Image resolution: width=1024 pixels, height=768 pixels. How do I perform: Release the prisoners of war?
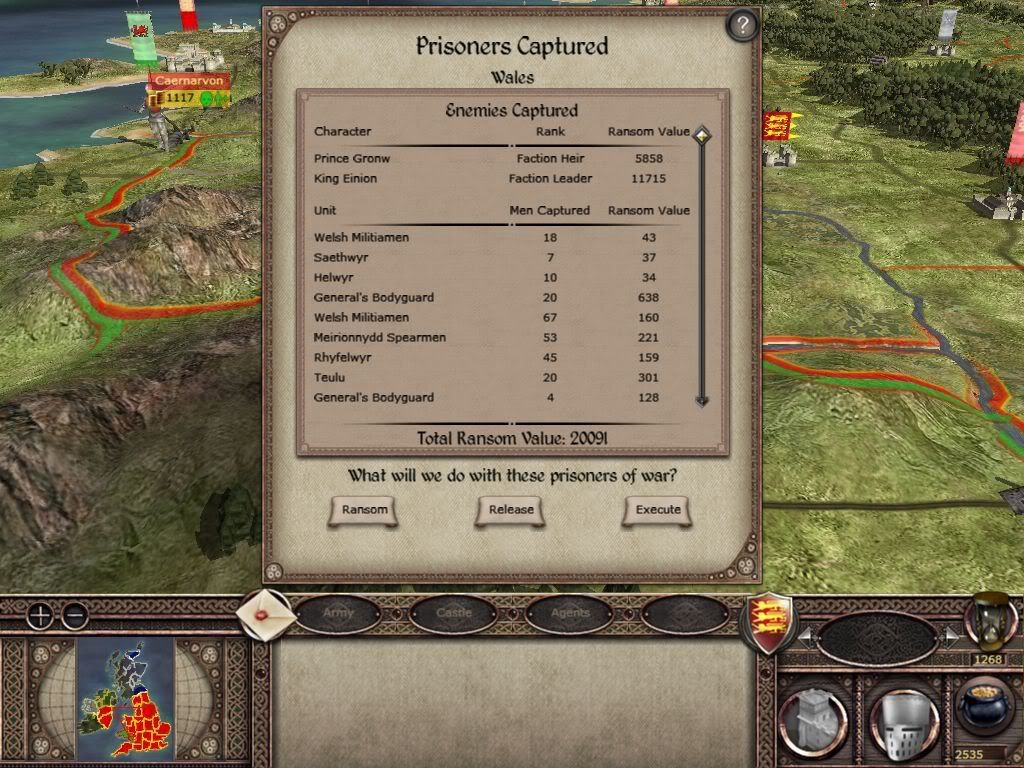511,510
